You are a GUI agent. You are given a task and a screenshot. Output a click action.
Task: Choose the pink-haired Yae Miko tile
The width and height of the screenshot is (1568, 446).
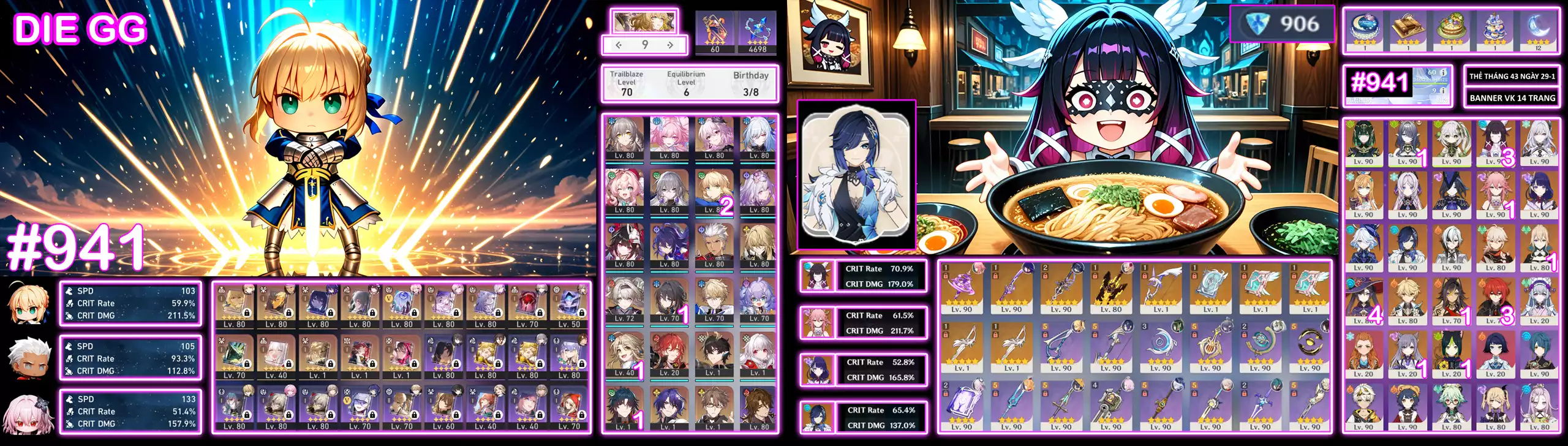click(x=1495, y=195)
